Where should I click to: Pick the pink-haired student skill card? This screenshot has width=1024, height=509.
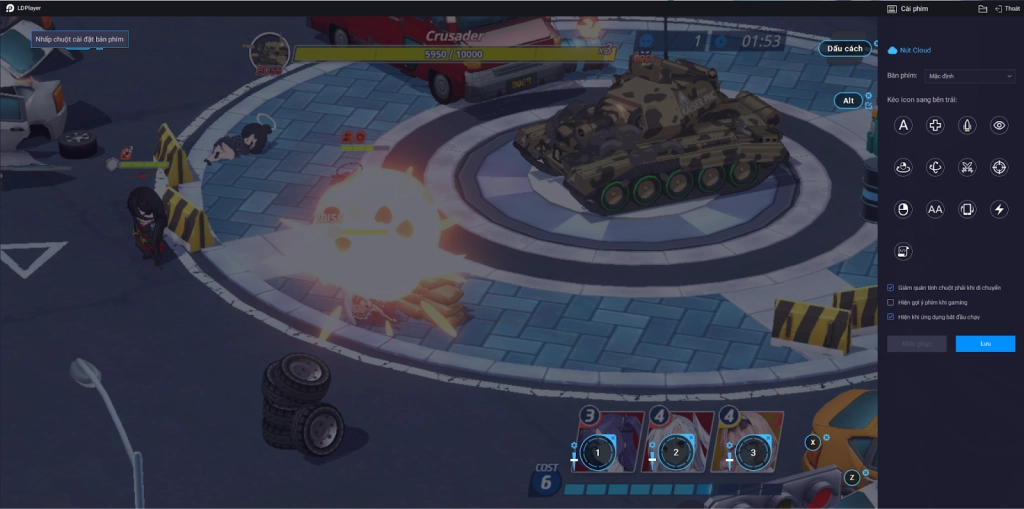coord(752,452)
